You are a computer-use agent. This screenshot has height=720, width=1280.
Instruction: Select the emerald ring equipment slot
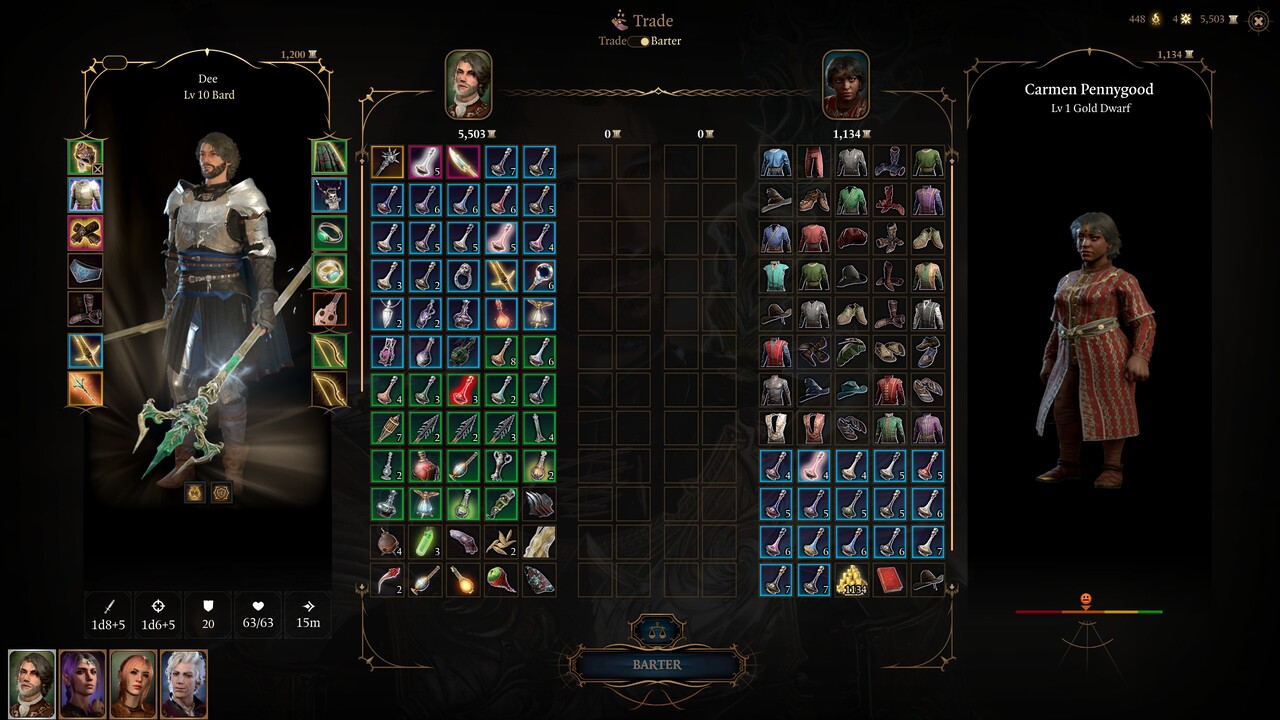(330, 233)
